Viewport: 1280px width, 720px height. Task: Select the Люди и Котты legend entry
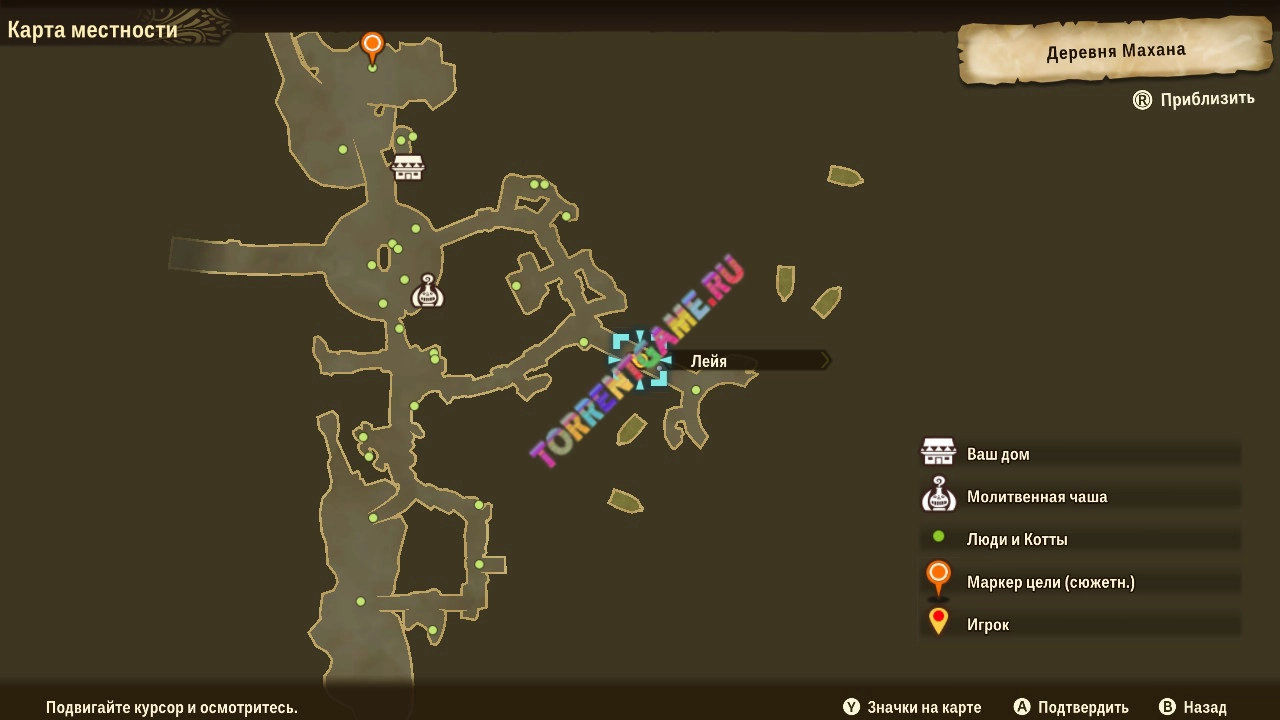tap(1016, 539)
